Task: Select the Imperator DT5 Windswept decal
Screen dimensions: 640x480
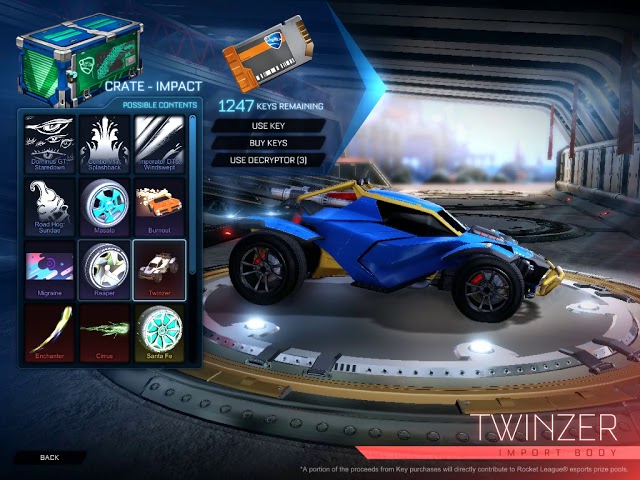Action: tap(158, 143)
